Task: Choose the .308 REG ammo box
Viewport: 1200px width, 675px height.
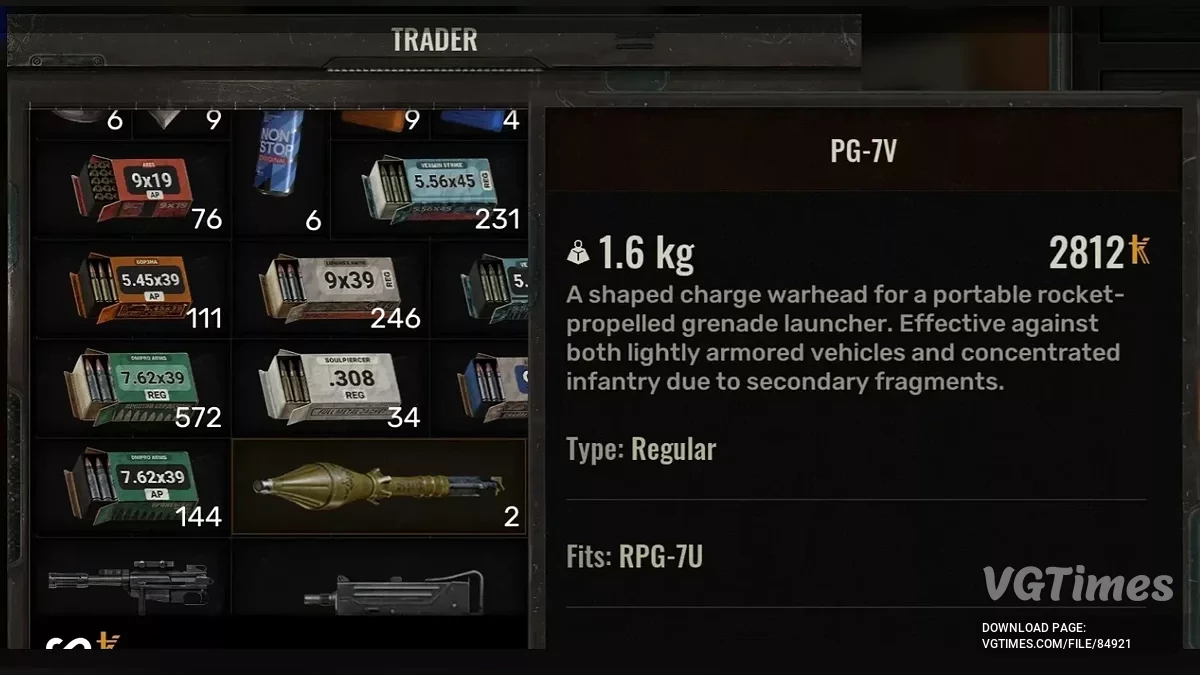Action: coord(331,387)
